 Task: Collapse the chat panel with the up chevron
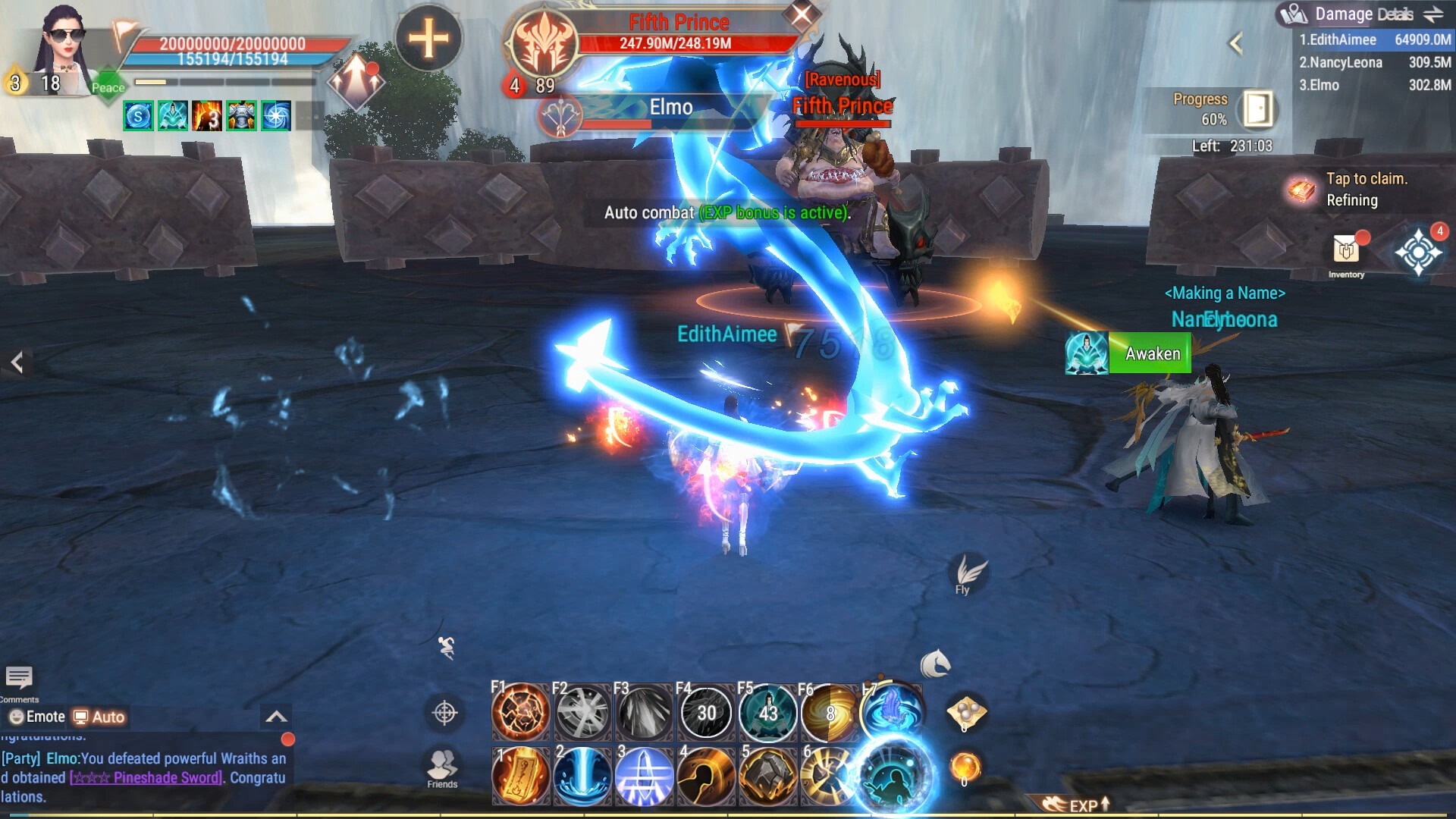[278, 714]
